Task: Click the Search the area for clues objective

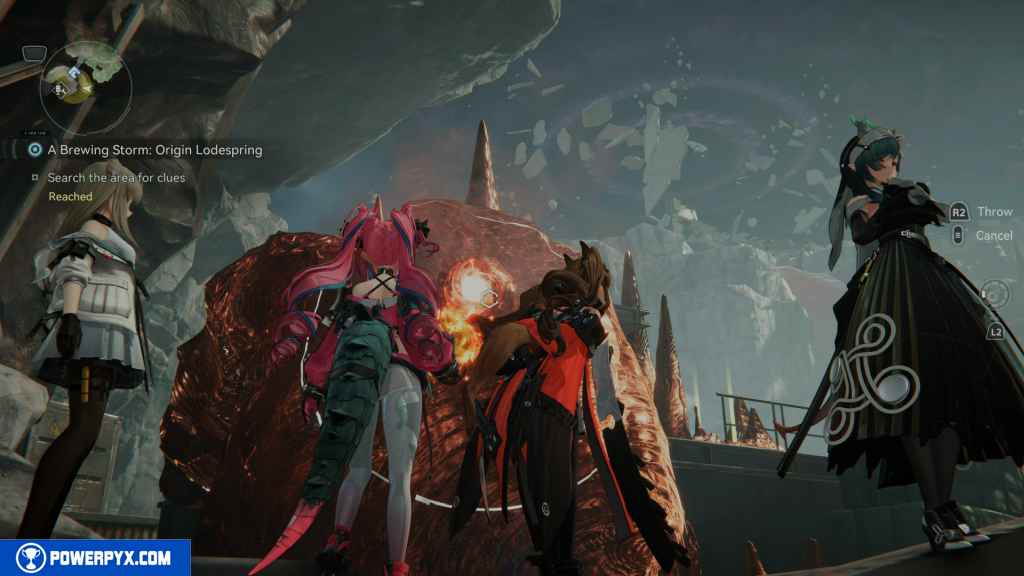Action: coord(116,178)
